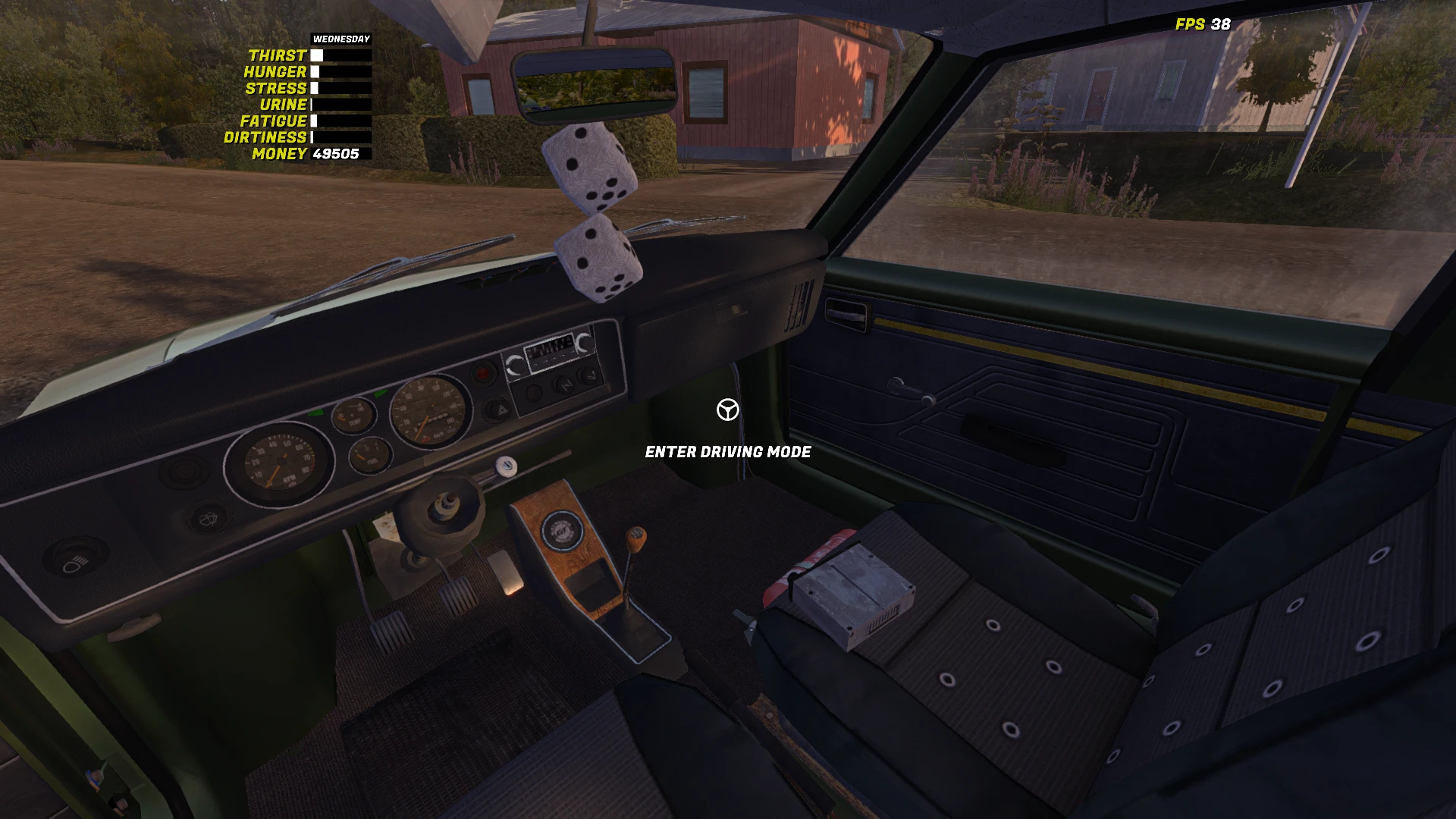The height and width of the screenshot is (819, 1456).
Task: Click ENTER DRIVING MODE prompt
Action: [x=727, y=450]
